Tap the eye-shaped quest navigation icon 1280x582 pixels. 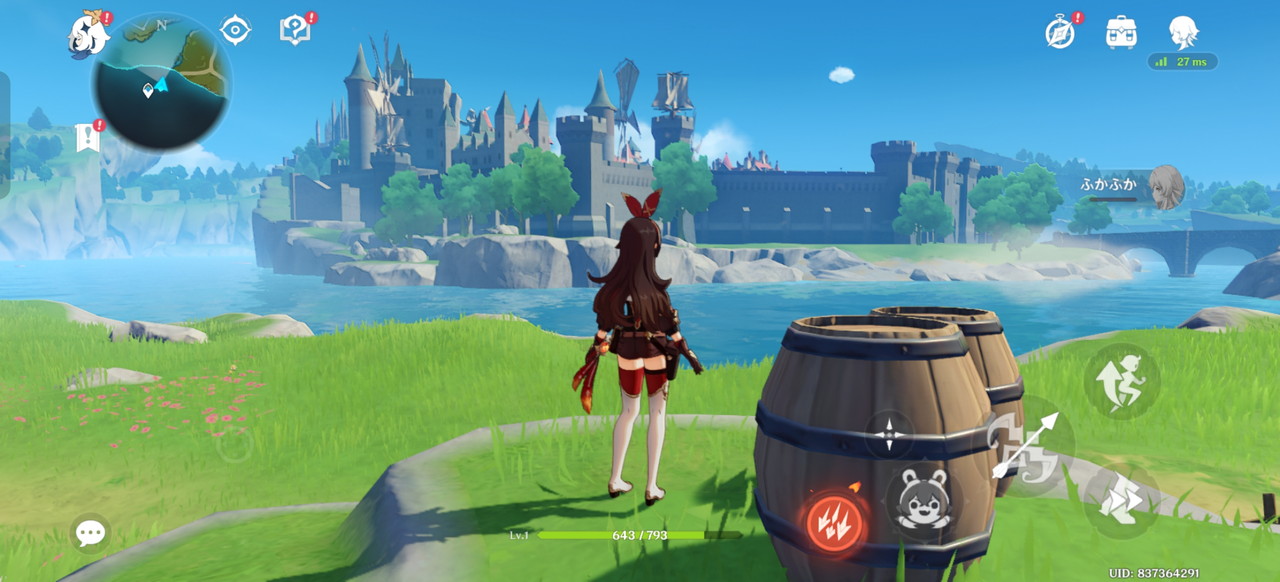pos(235,30)
